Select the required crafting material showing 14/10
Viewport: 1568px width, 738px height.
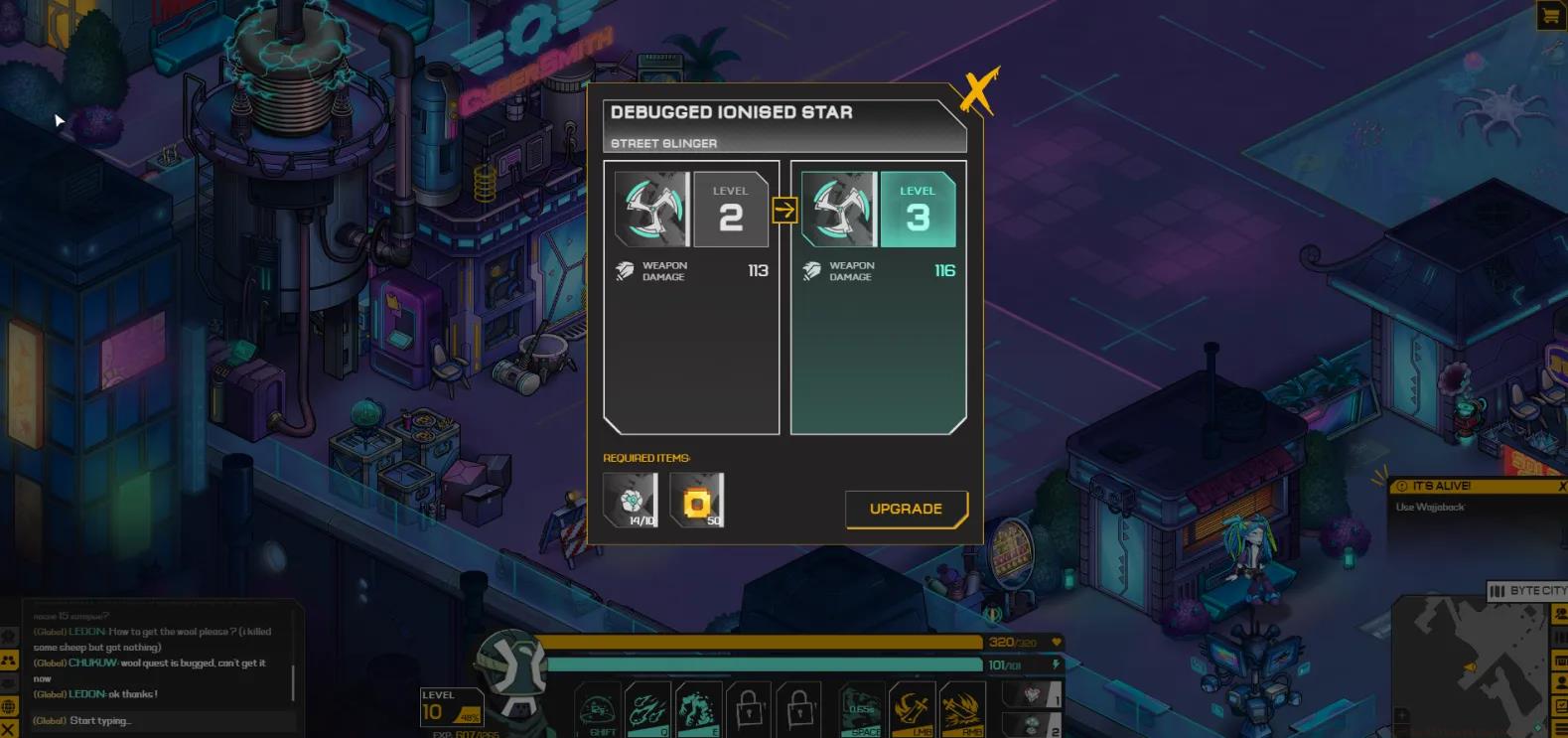click(x=631, y=500)
